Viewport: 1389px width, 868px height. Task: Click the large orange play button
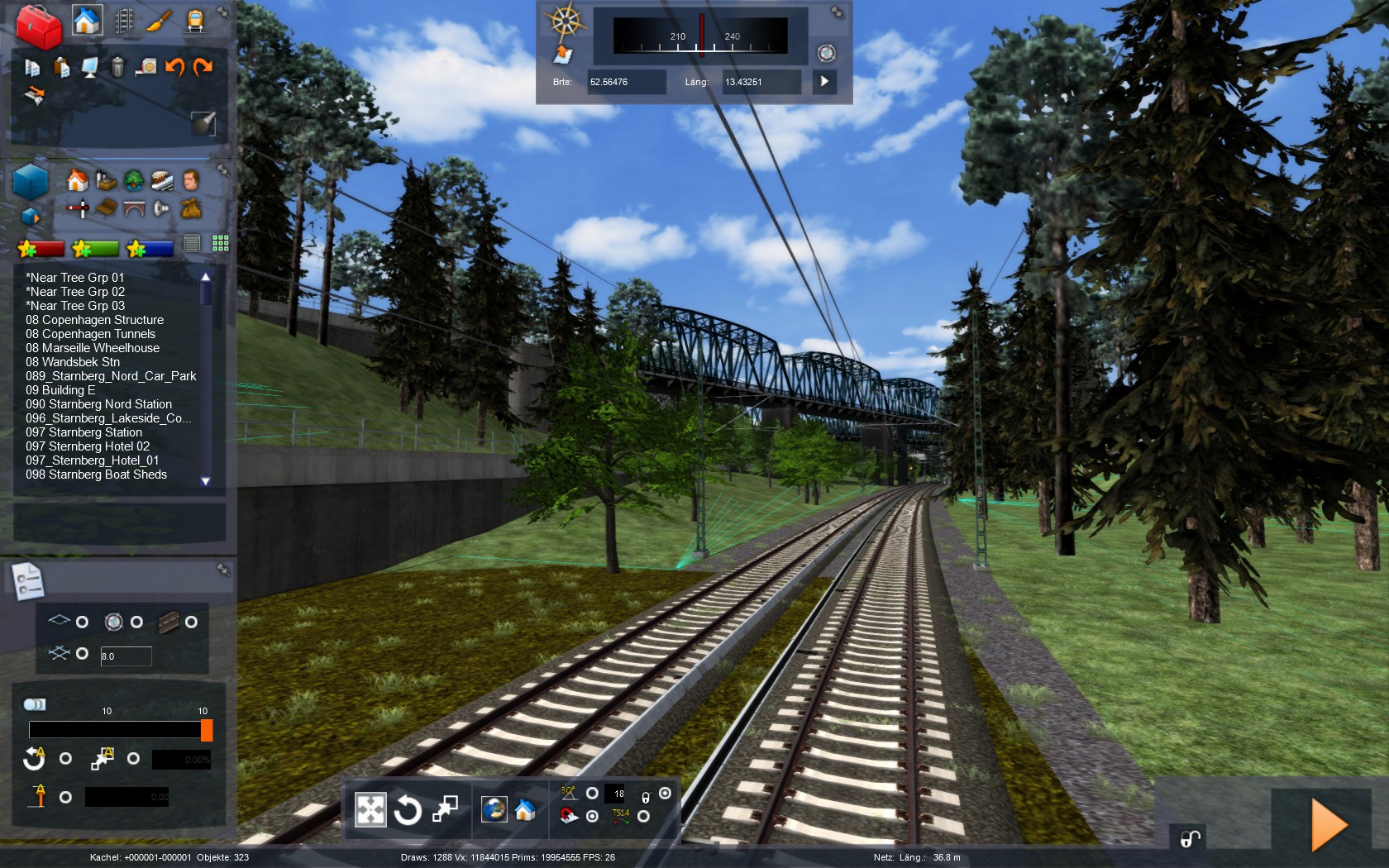point(1329,824)
